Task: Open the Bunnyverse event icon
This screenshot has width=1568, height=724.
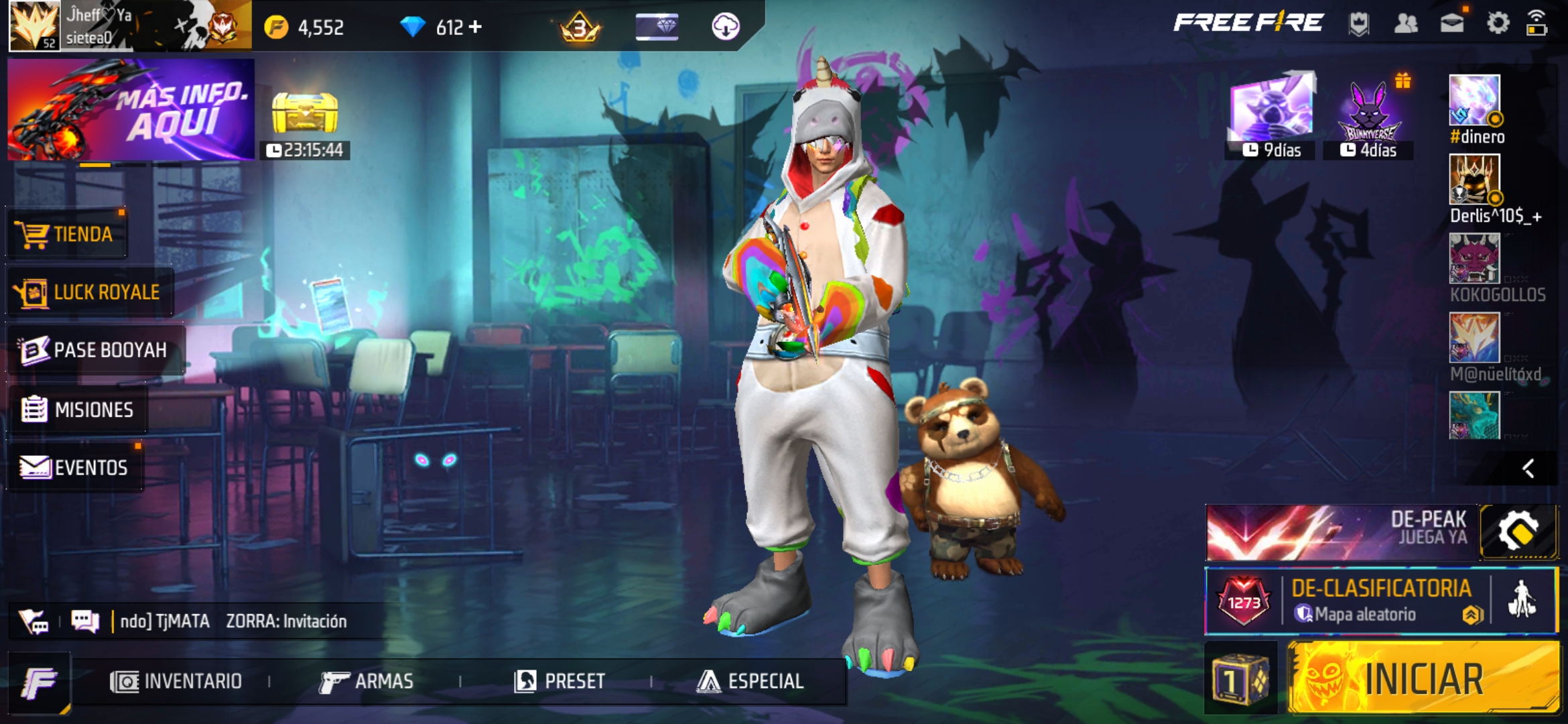Action: pos(1368,114)
